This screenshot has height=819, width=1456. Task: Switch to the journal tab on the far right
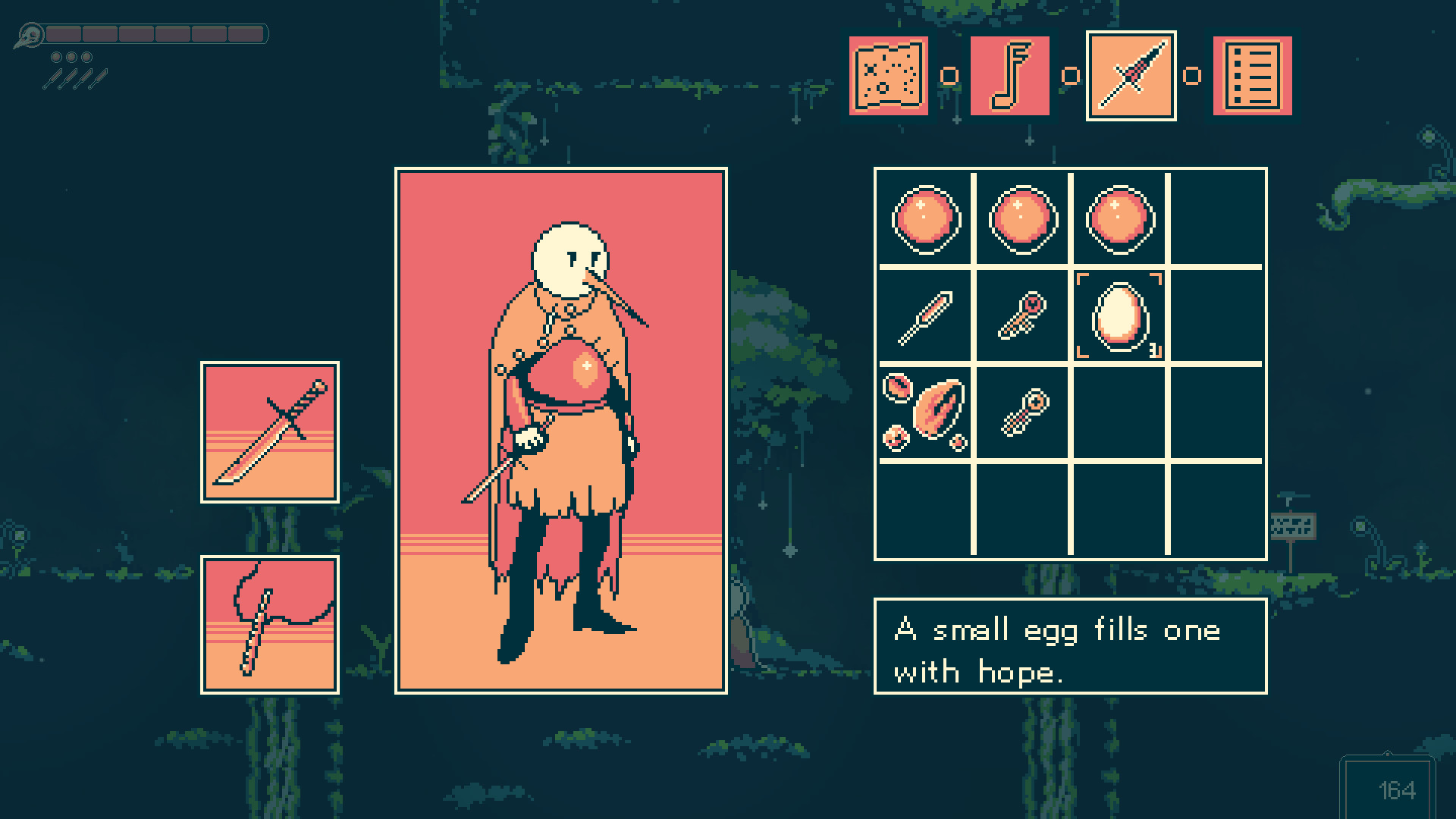pyautogui.click(x=1251, y=76)
